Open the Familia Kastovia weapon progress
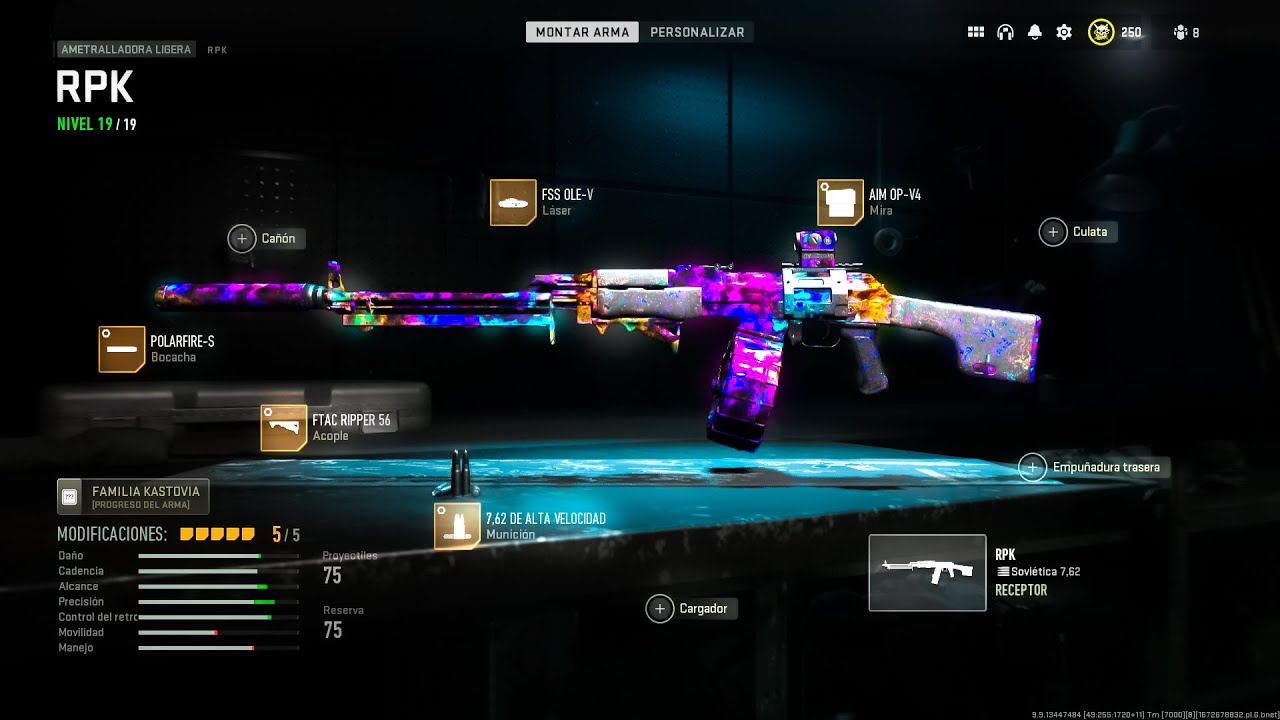1280x720 pixels. pos(134,496)
